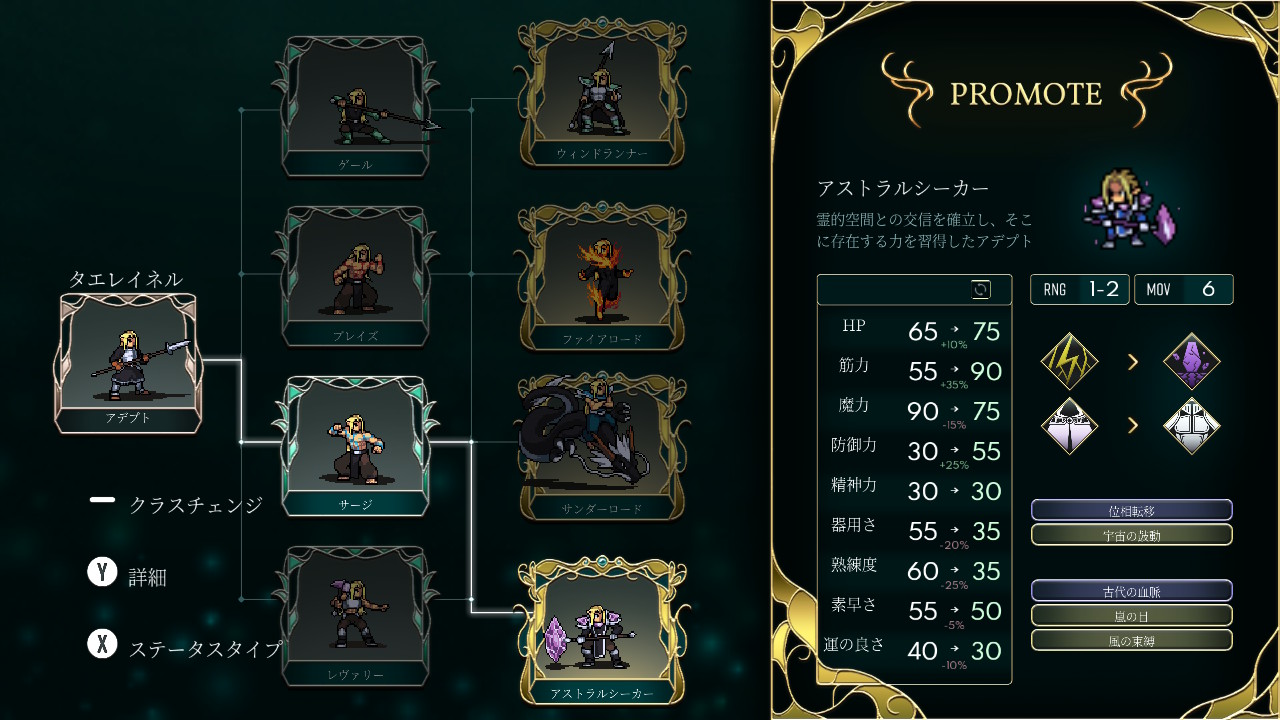
Task: Open the 位相転移 skill entry
Action: pos(1131,511)
